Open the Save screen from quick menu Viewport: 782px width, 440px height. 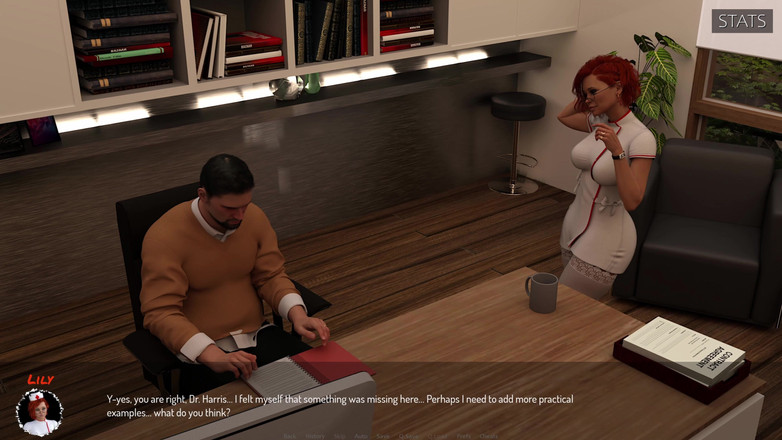point(383,436)
